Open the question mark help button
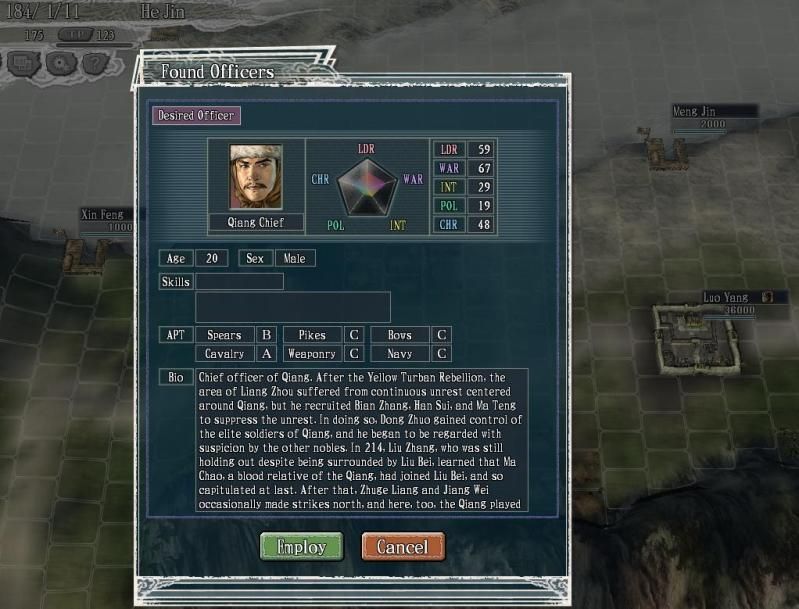 93,63
